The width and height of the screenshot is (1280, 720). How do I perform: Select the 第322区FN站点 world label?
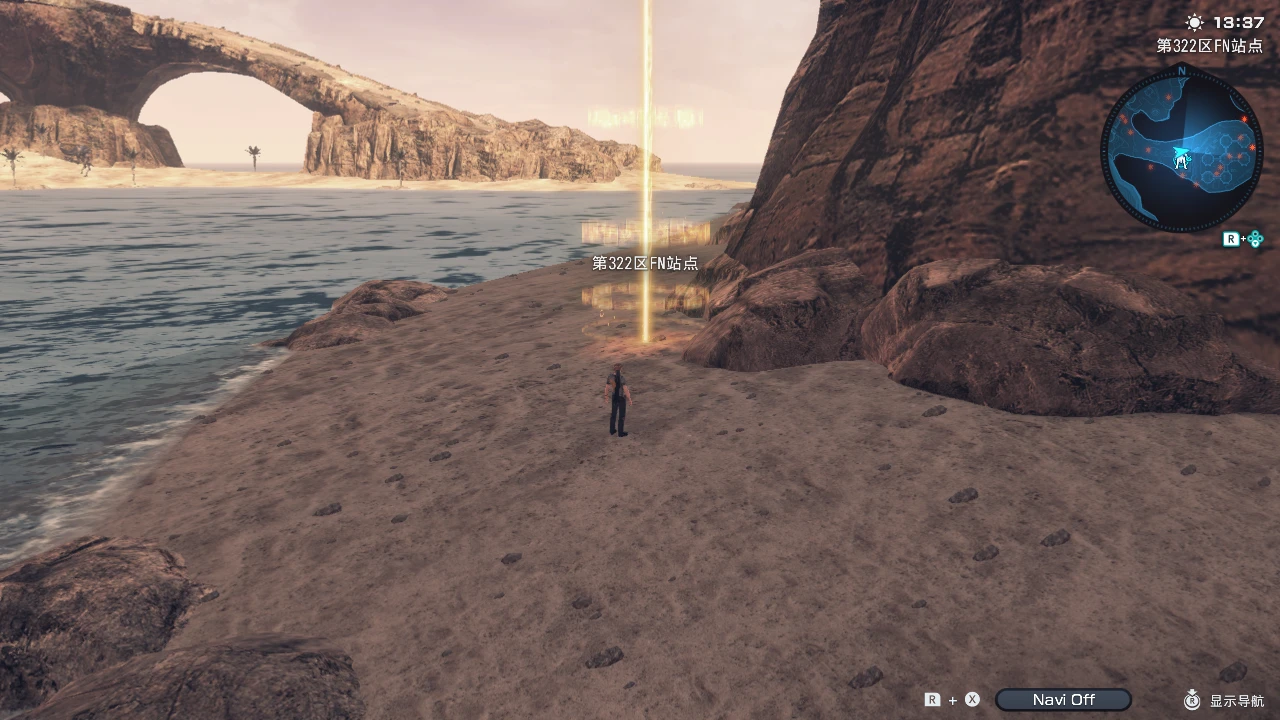pos(644,263)
